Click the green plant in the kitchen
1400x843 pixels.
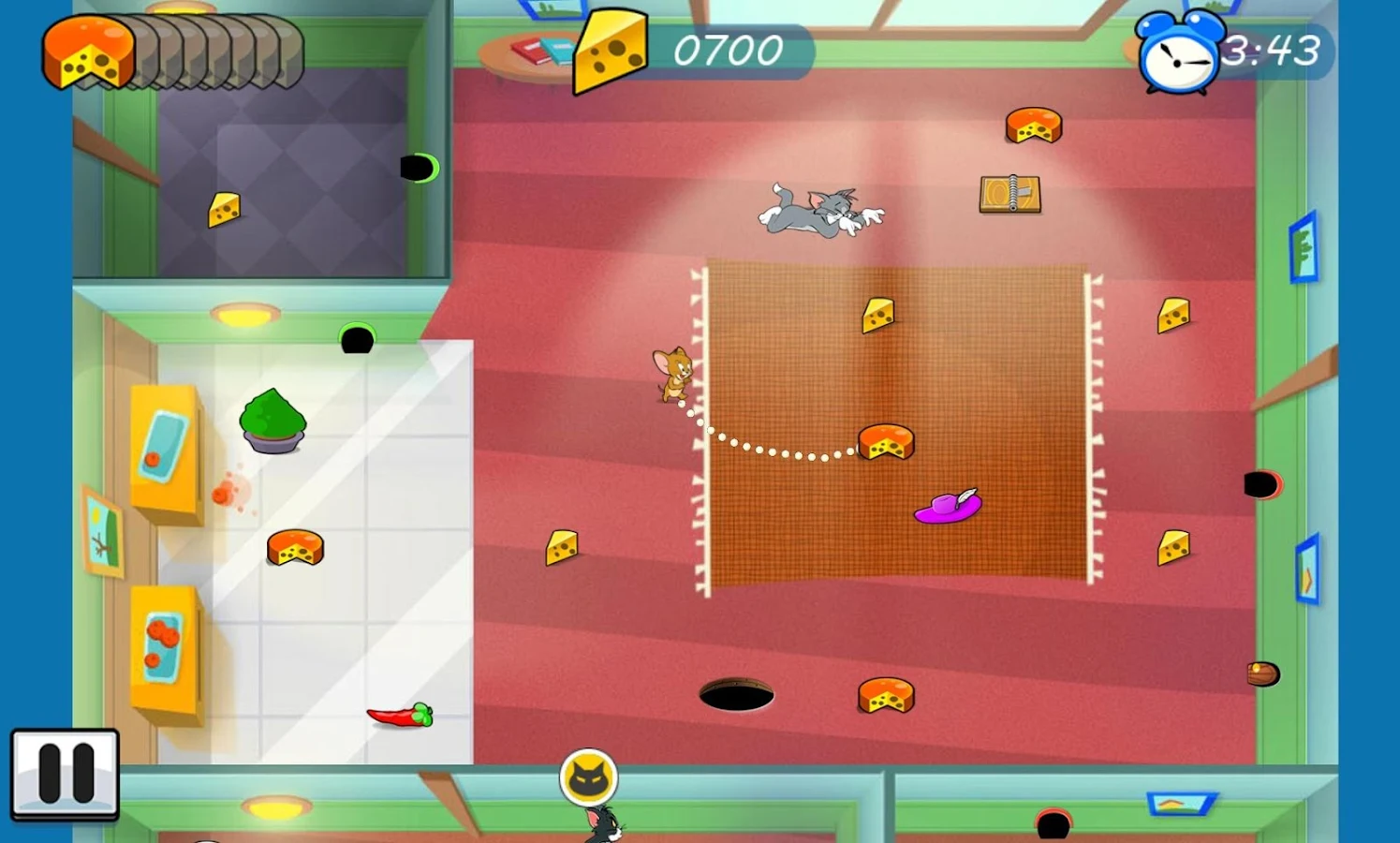click(273, 421)
